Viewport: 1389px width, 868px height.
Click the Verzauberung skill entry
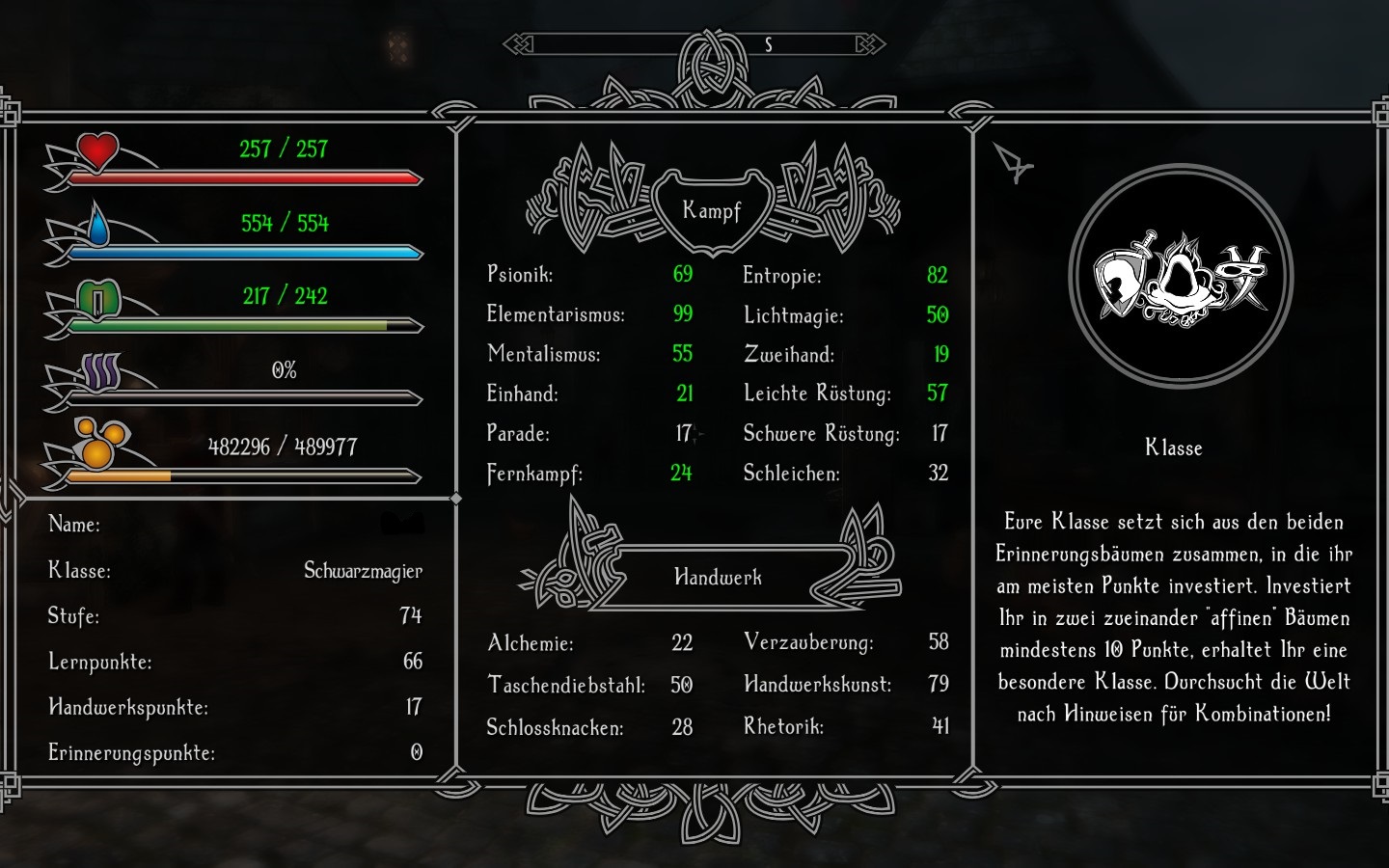(808, 642)
